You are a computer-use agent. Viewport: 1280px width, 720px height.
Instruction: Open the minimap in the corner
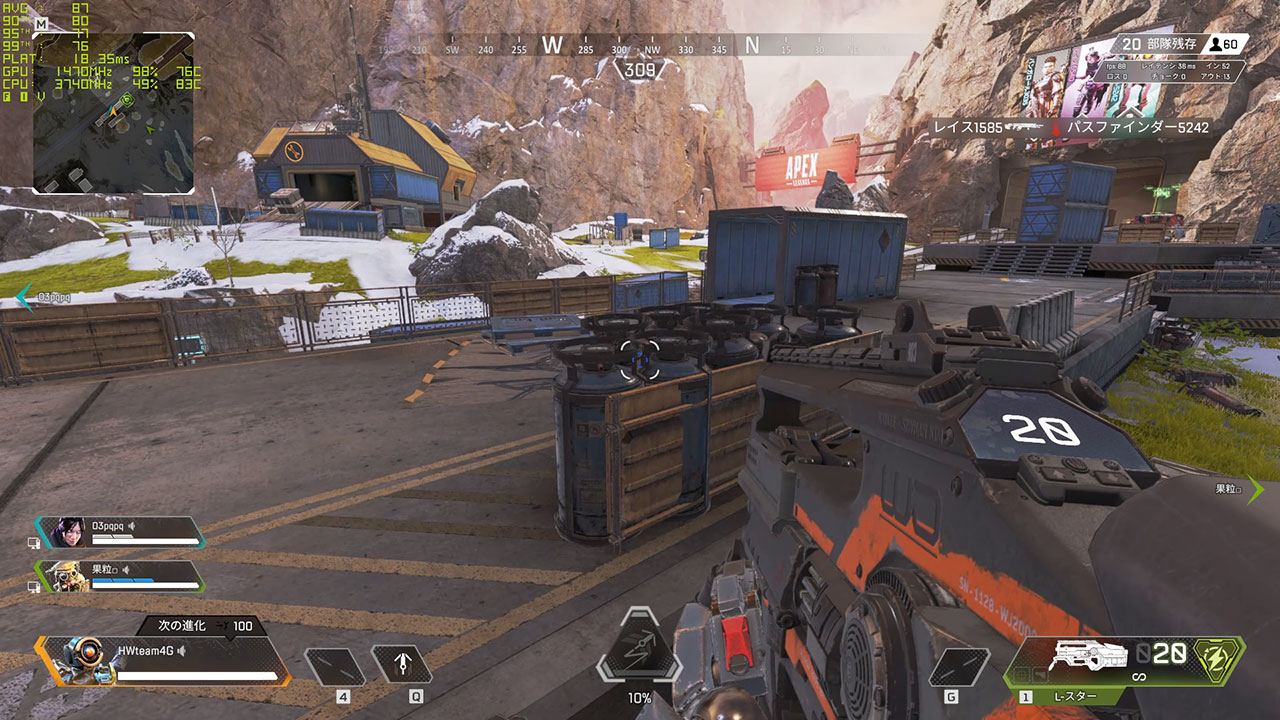[113, 113]
